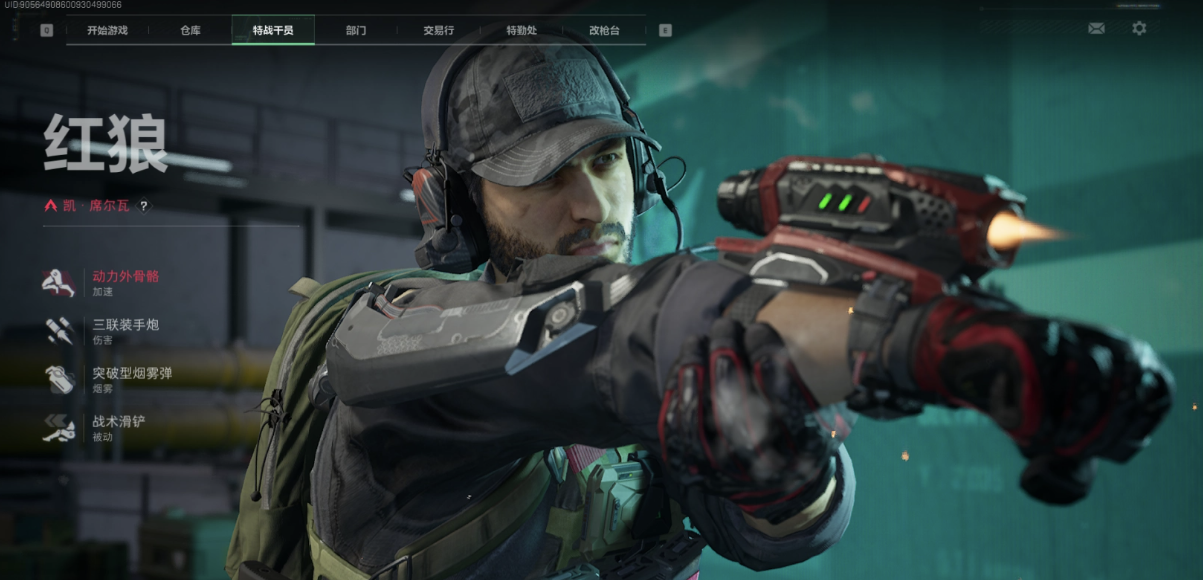Open the 改枪台 tab

(x=604, y=30)
